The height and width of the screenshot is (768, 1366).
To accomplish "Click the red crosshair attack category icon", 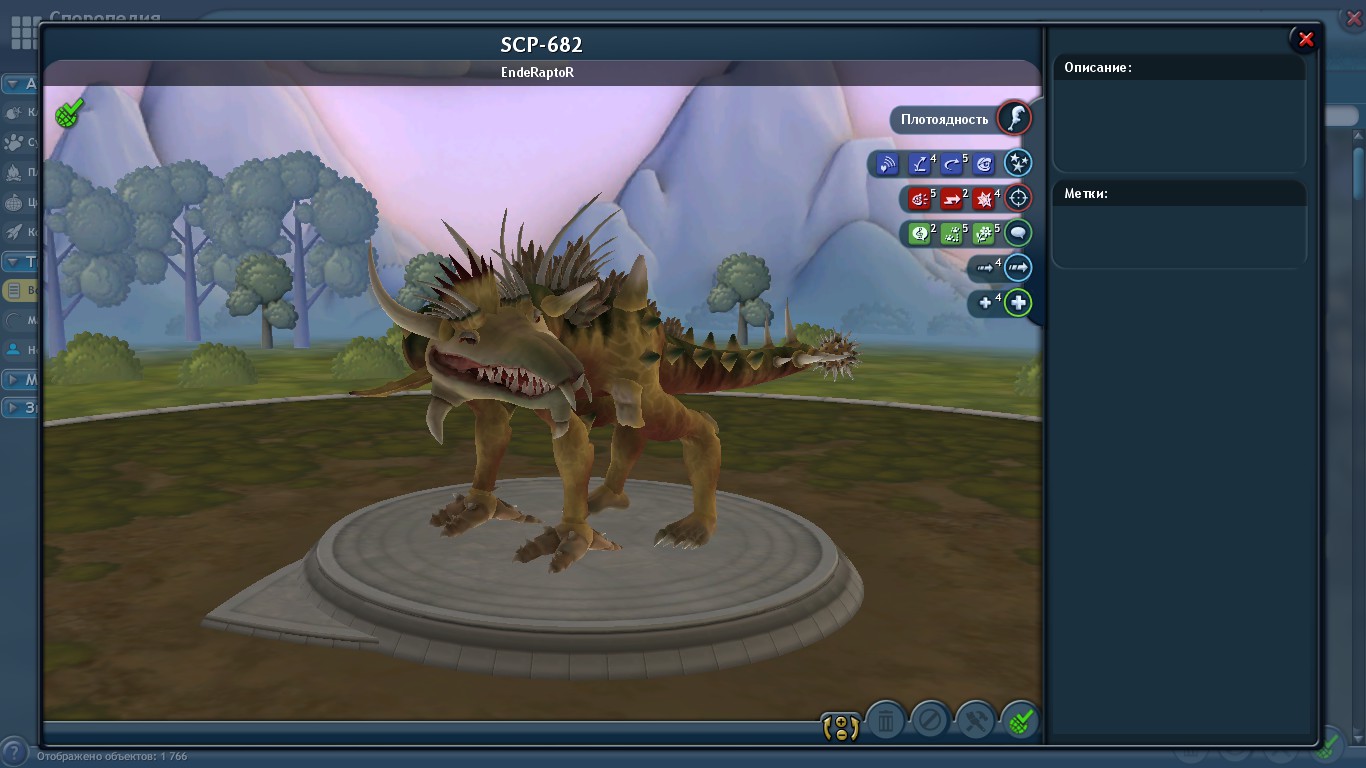I will [x=1018, y=199].
